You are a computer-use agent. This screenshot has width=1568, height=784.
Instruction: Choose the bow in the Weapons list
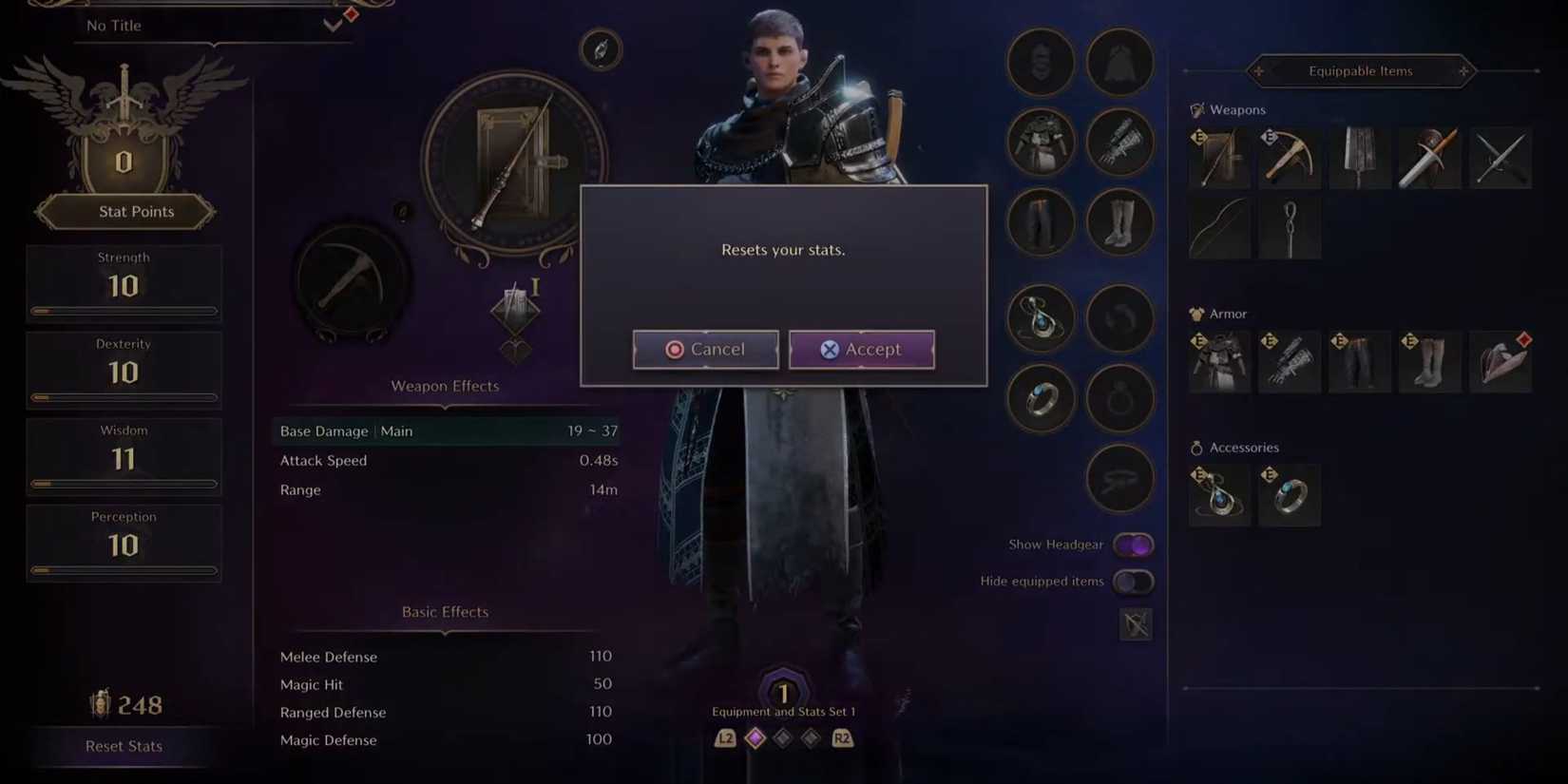[1220, 228]
